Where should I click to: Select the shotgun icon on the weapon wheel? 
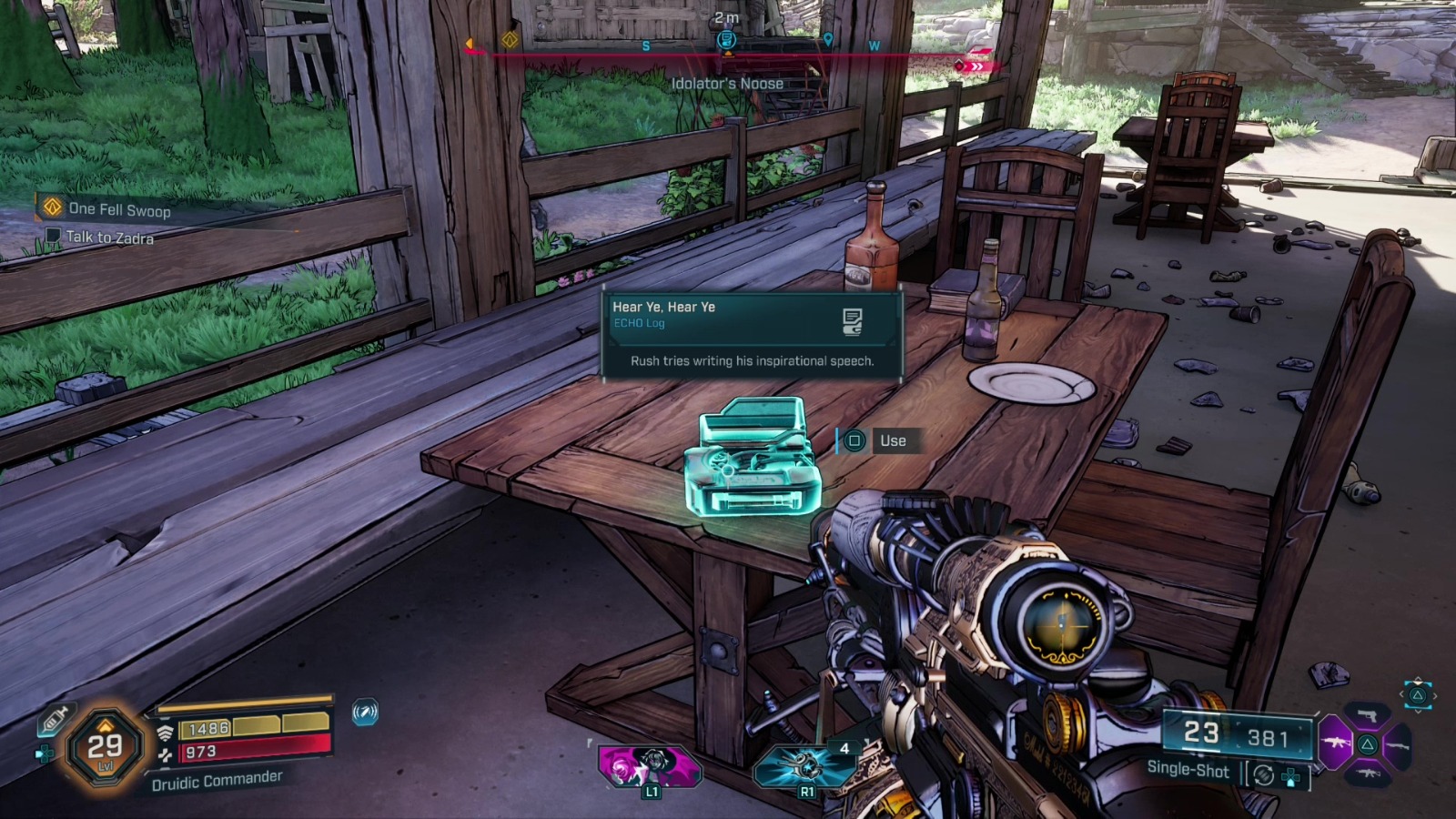pyautogui.click(x=1397, y=745)
